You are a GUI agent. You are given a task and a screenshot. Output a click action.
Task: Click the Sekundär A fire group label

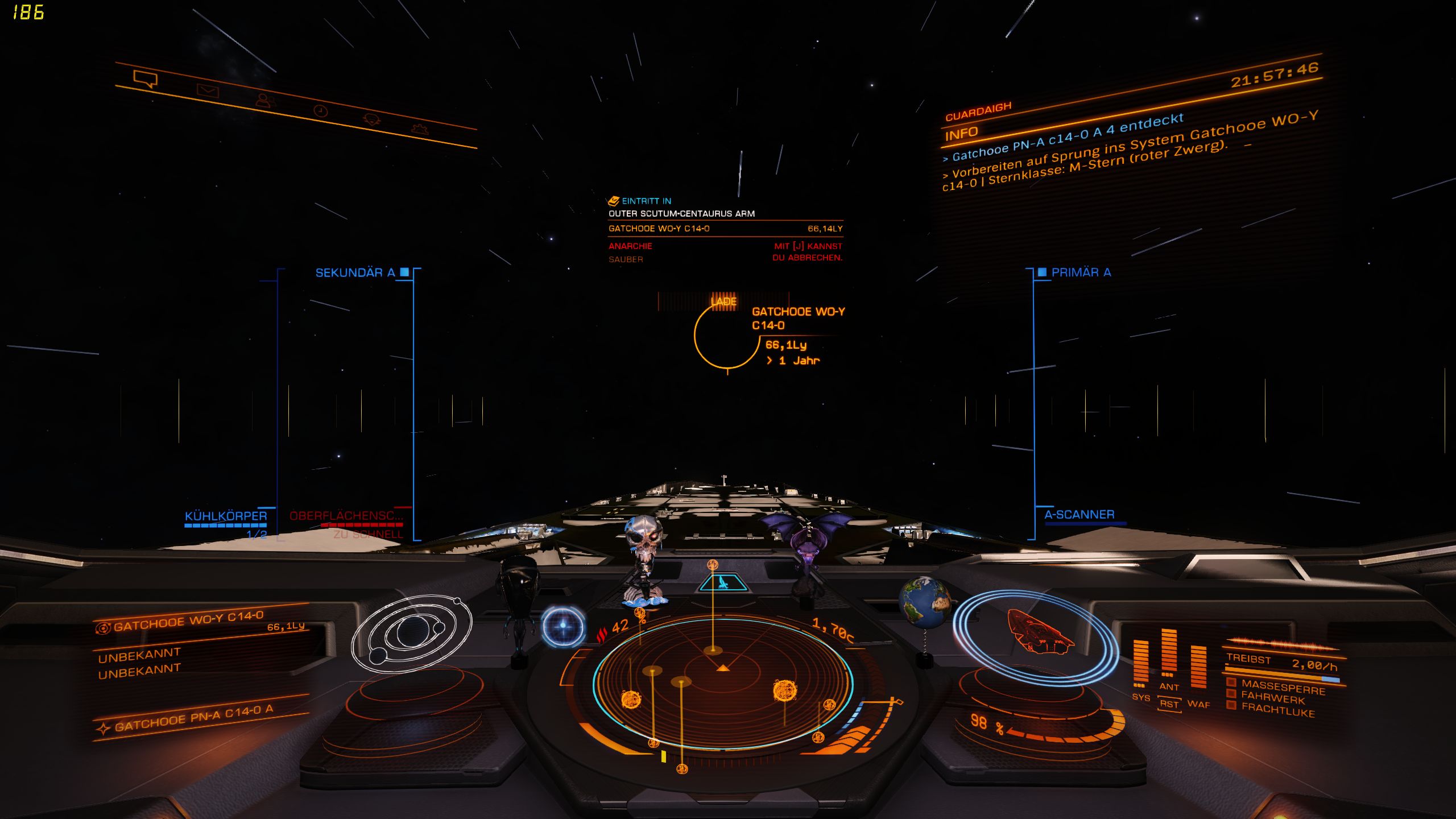[x=355, y=273]
